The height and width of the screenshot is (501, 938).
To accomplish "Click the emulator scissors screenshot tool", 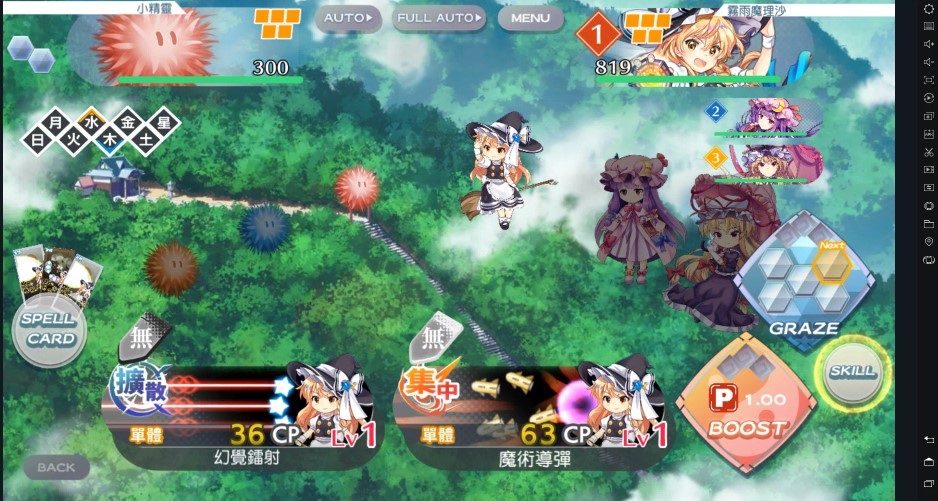I will (929, 152).
